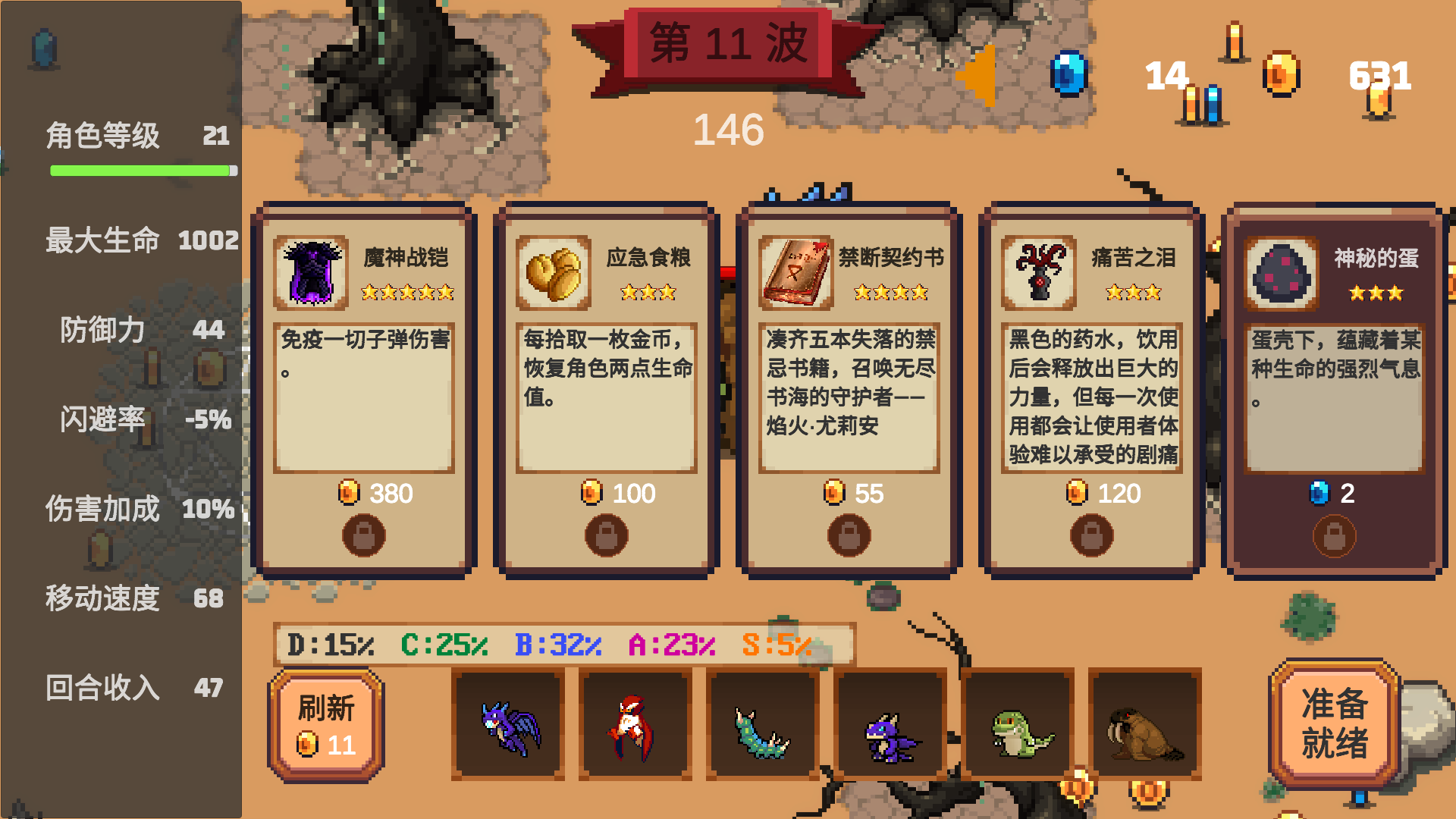Image resolution: width=1456 pixels, height=819 pixels.
Task: Choose the 痛苦之泪 potion card
Action: (1092, 364)
